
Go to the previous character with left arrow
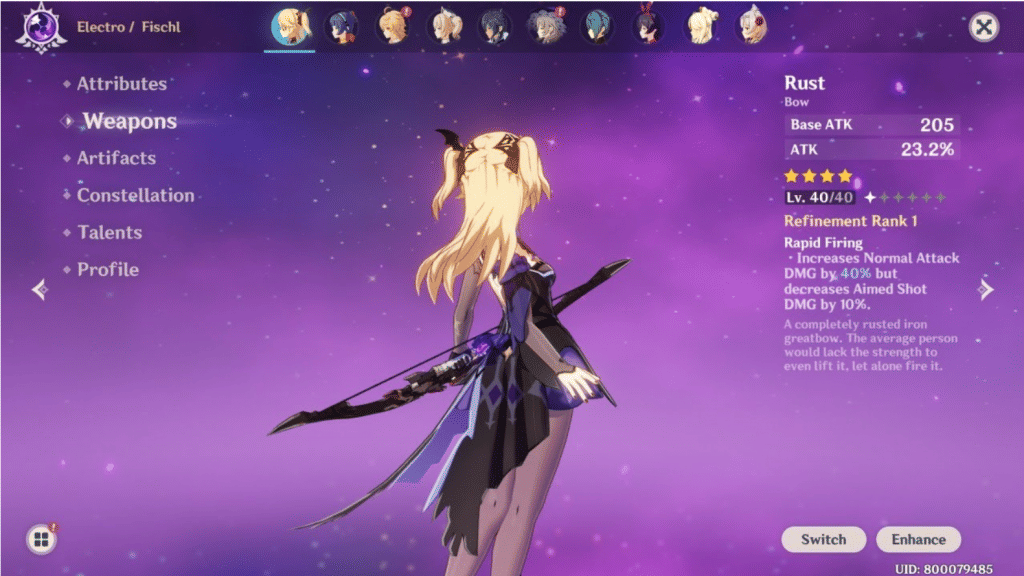pyautogui.click(x=40, y=290)
